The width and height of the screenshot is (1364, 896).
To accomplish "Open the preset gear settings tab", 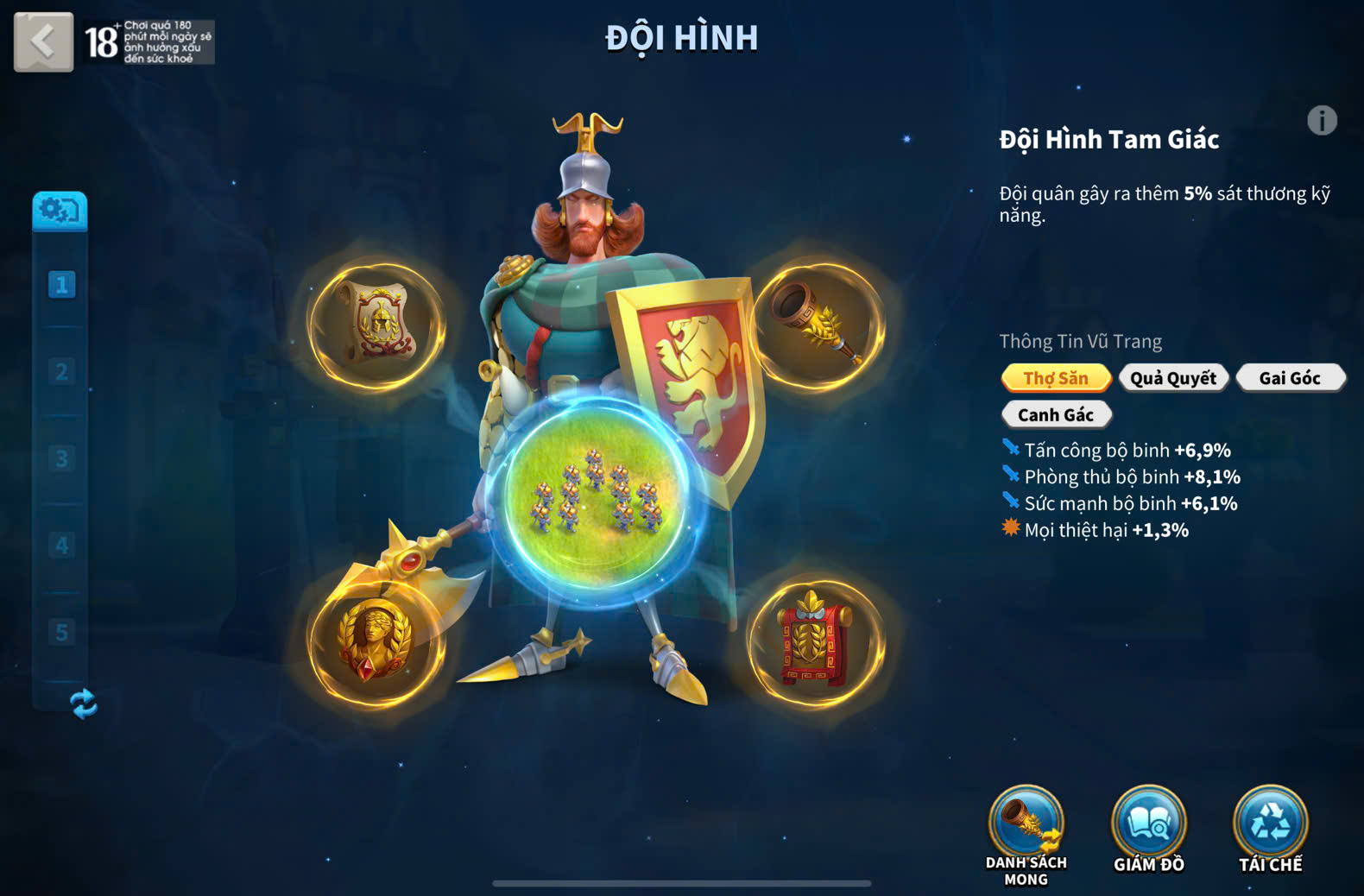I will (x=60, y=211).
